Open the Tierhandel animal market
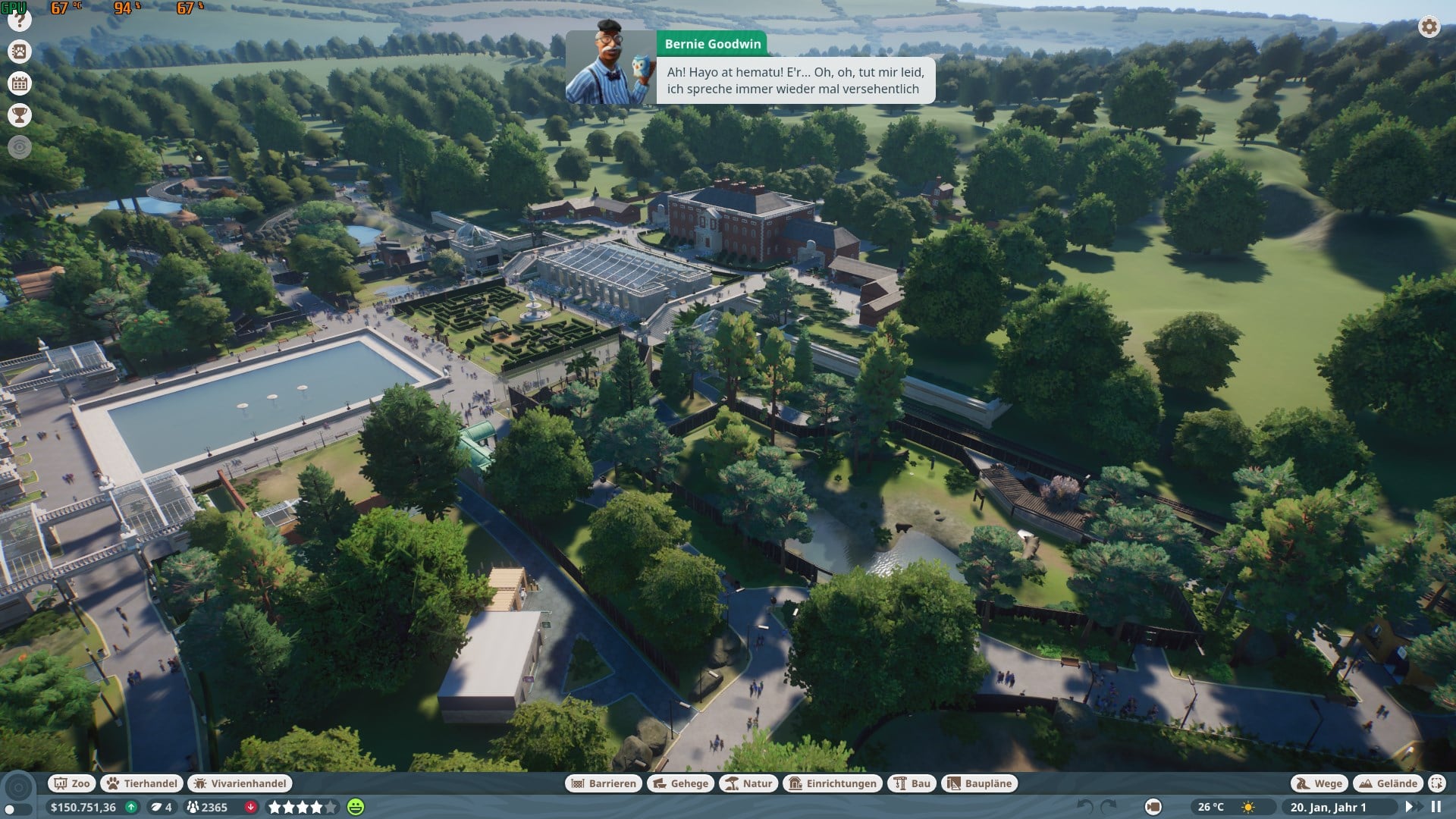This screenshot has height=819, width=1456. tap(142, 783)
